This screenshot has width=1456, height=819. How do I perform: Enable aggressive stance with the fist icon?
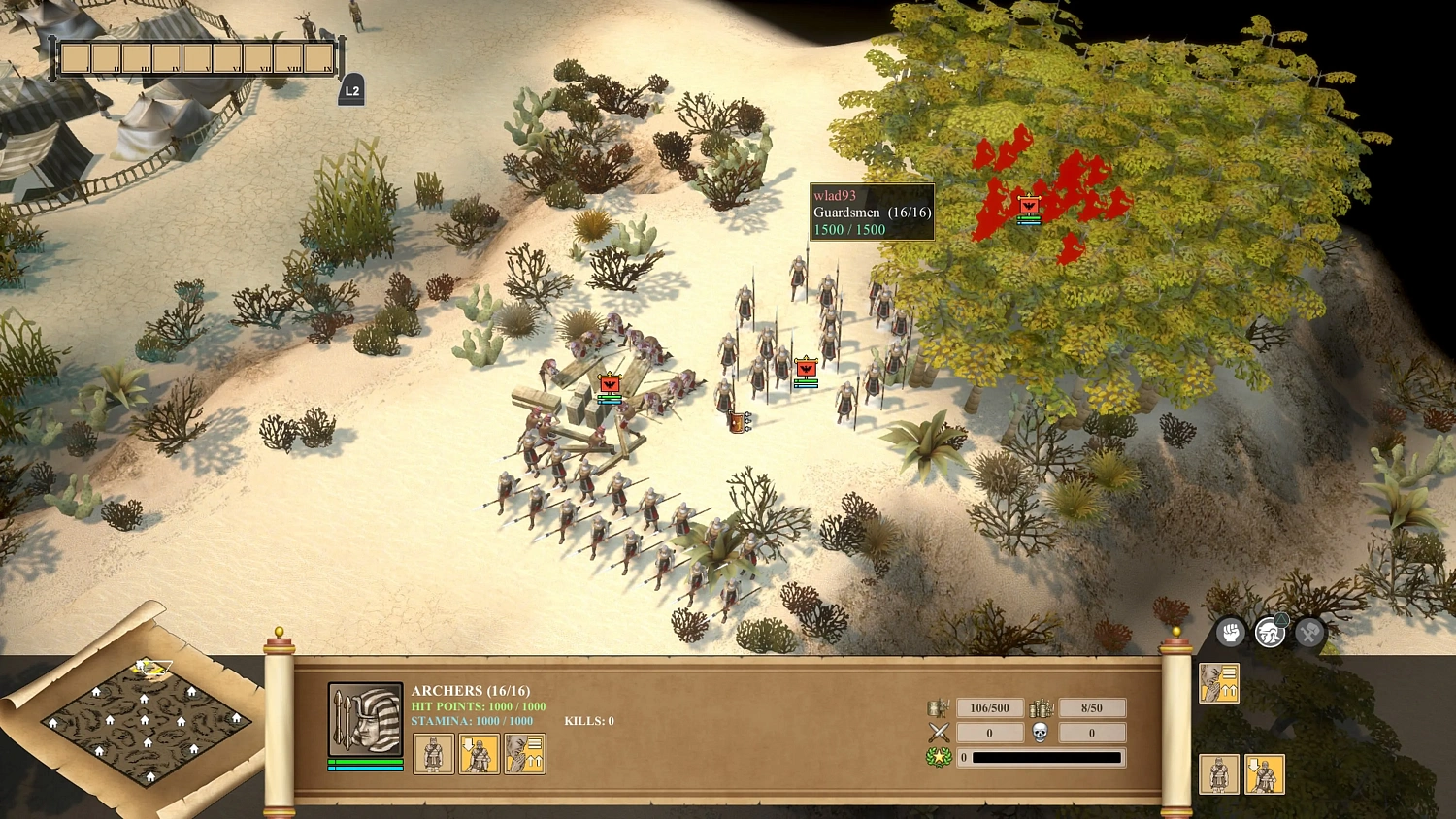(x=1231, y=632)
